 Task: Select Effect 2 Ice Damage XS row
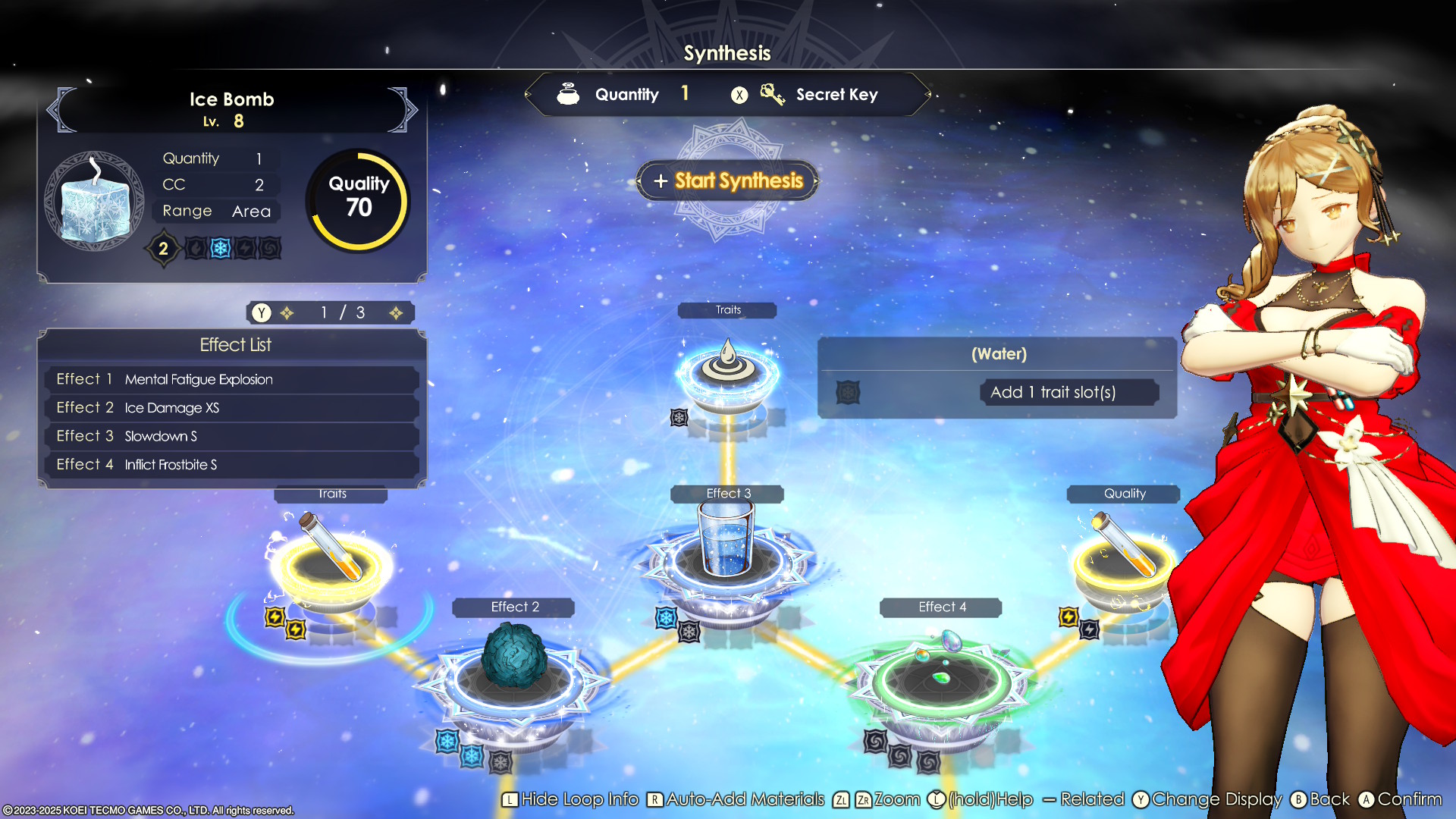[x=232, y=408]
